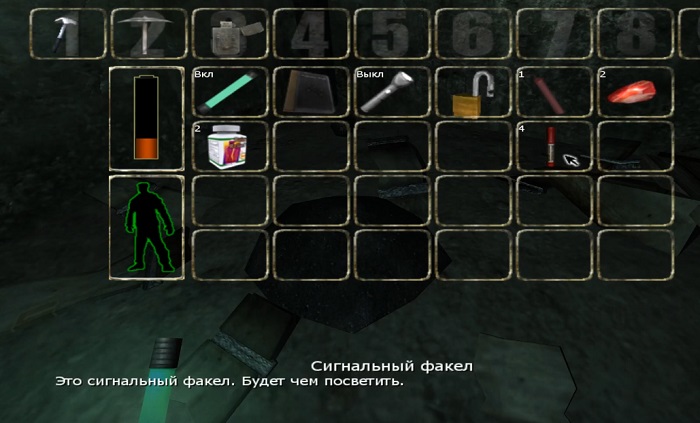Screen dimensions: 700x423
Task: Click the glowing green glowstick item
Action: pos(229,92)
